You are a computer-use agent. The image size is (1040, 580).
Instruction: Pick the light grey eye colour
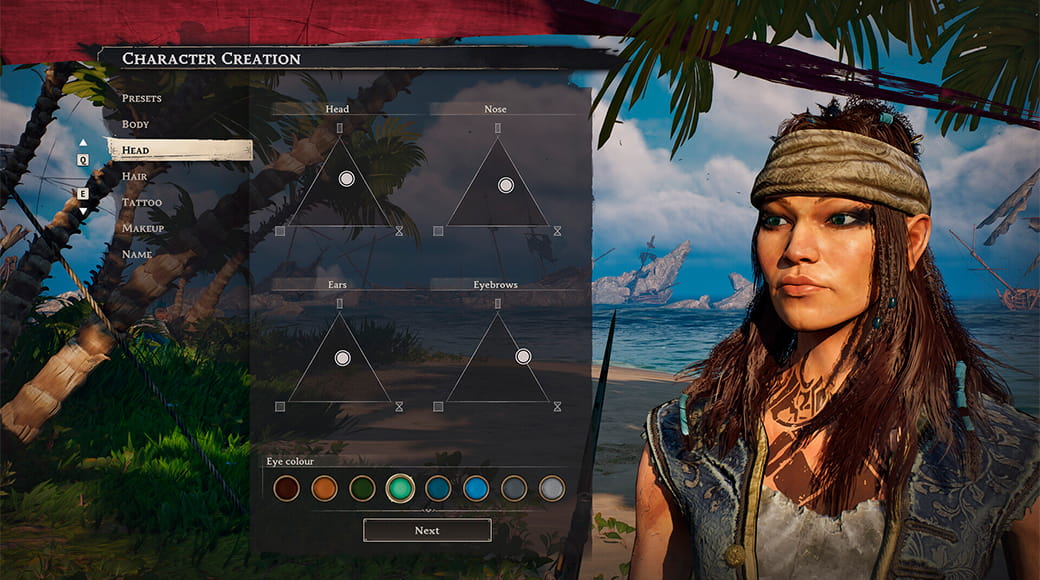pyautogui.click(x=552, y=488)
